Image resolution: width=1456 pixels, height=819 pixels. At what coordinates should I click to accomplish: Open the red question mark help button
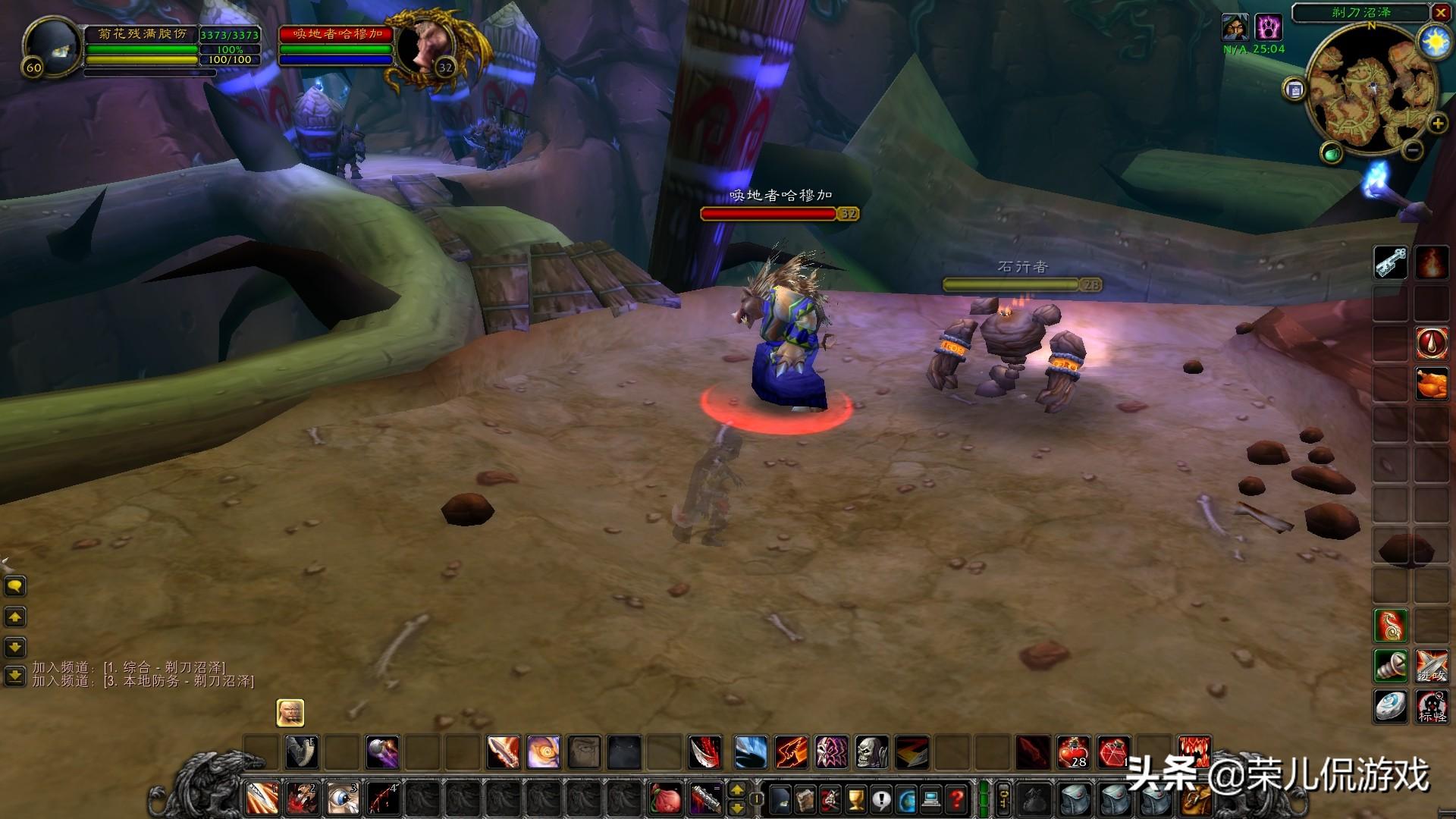pos(957,799)
